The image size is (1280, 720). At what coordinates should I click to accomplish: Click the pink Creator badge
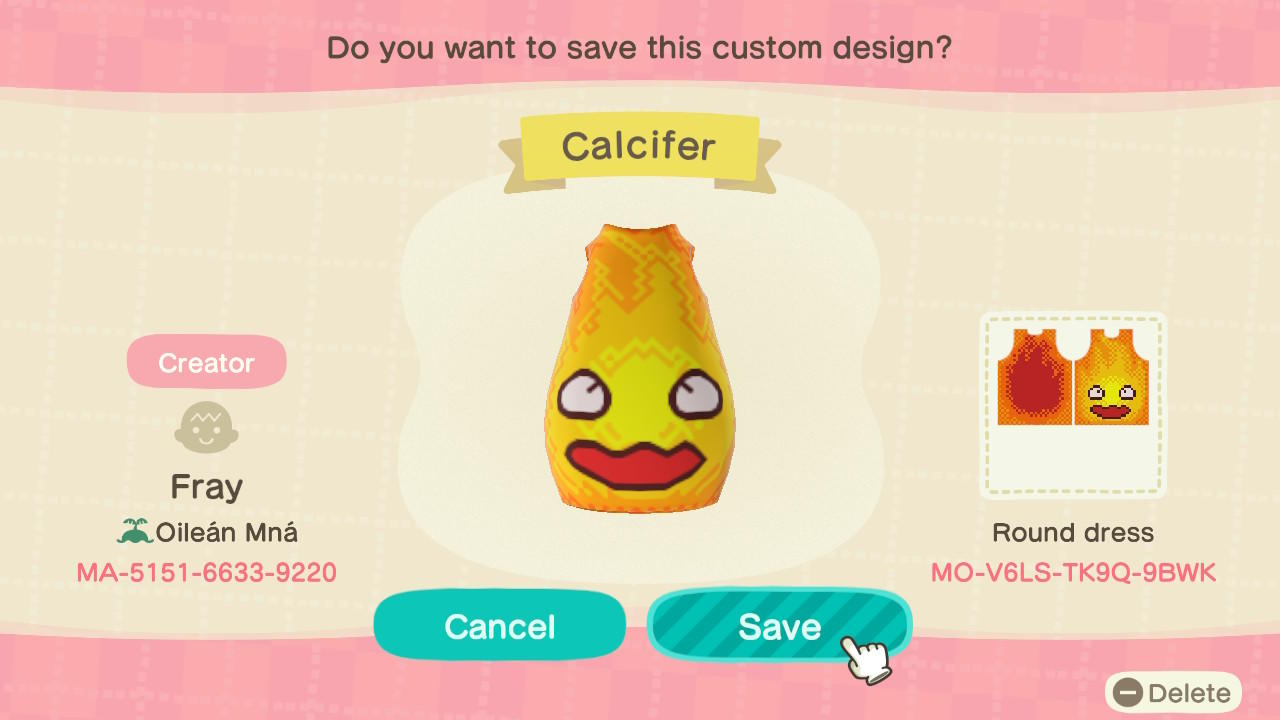click(206, 361)
